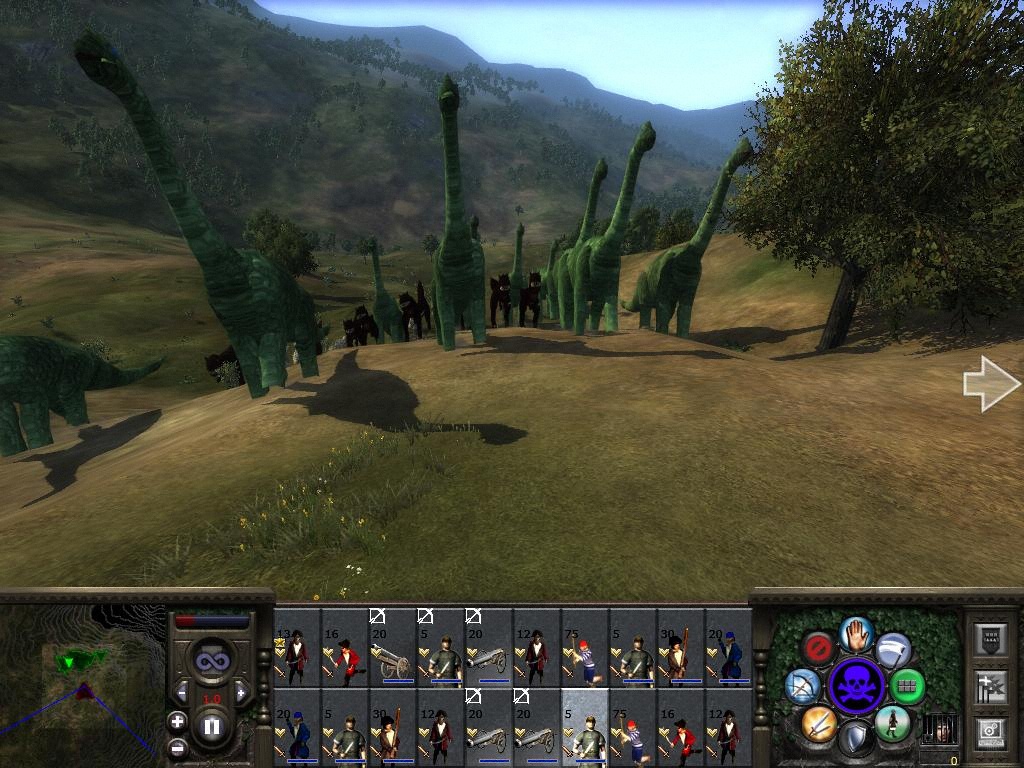Screen dimensions: 1024x768
Task: Click the crossed swords melee button
Action: pyautogui.click(x=818, y=723)
